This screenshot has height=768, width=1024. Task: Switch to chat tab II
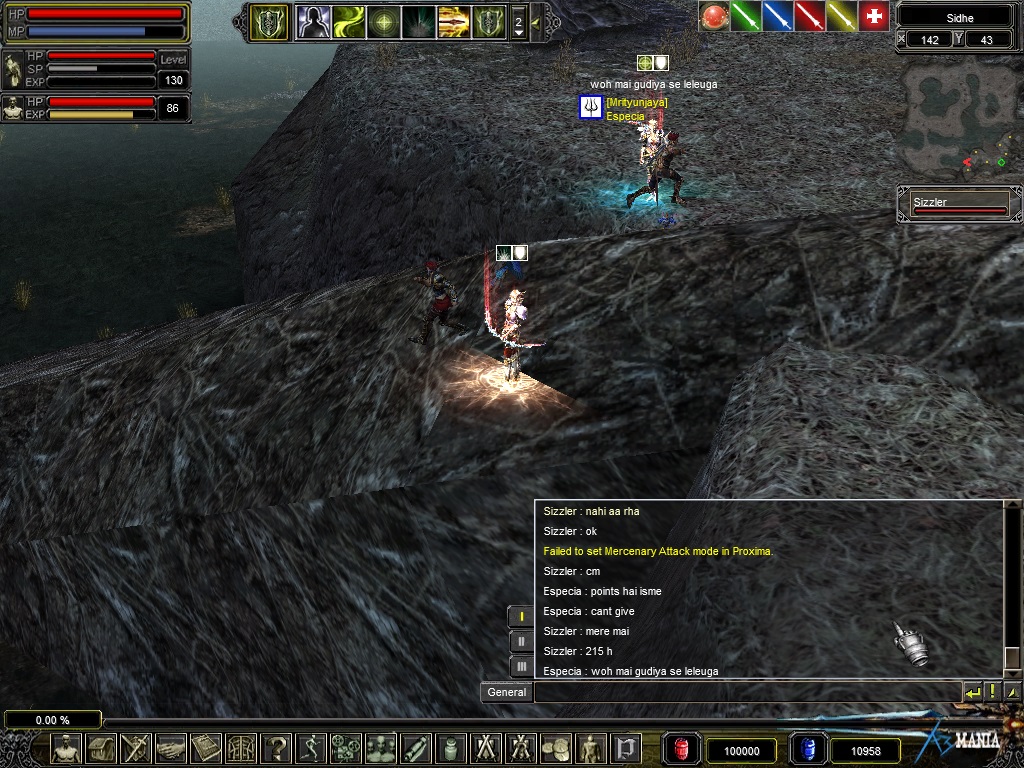[521, 641]
